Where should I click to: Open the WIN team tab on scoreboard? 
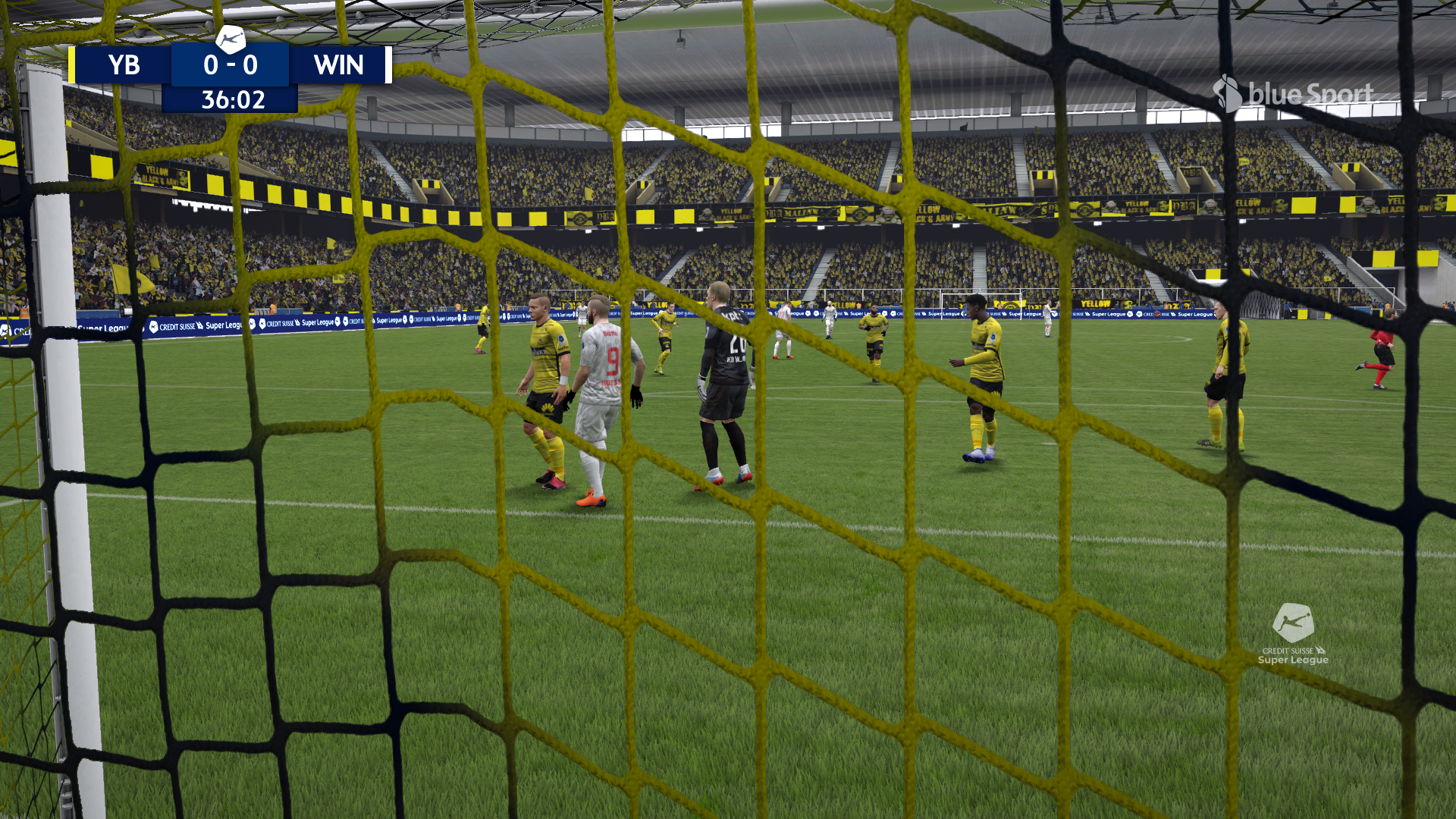coord(337,66)
